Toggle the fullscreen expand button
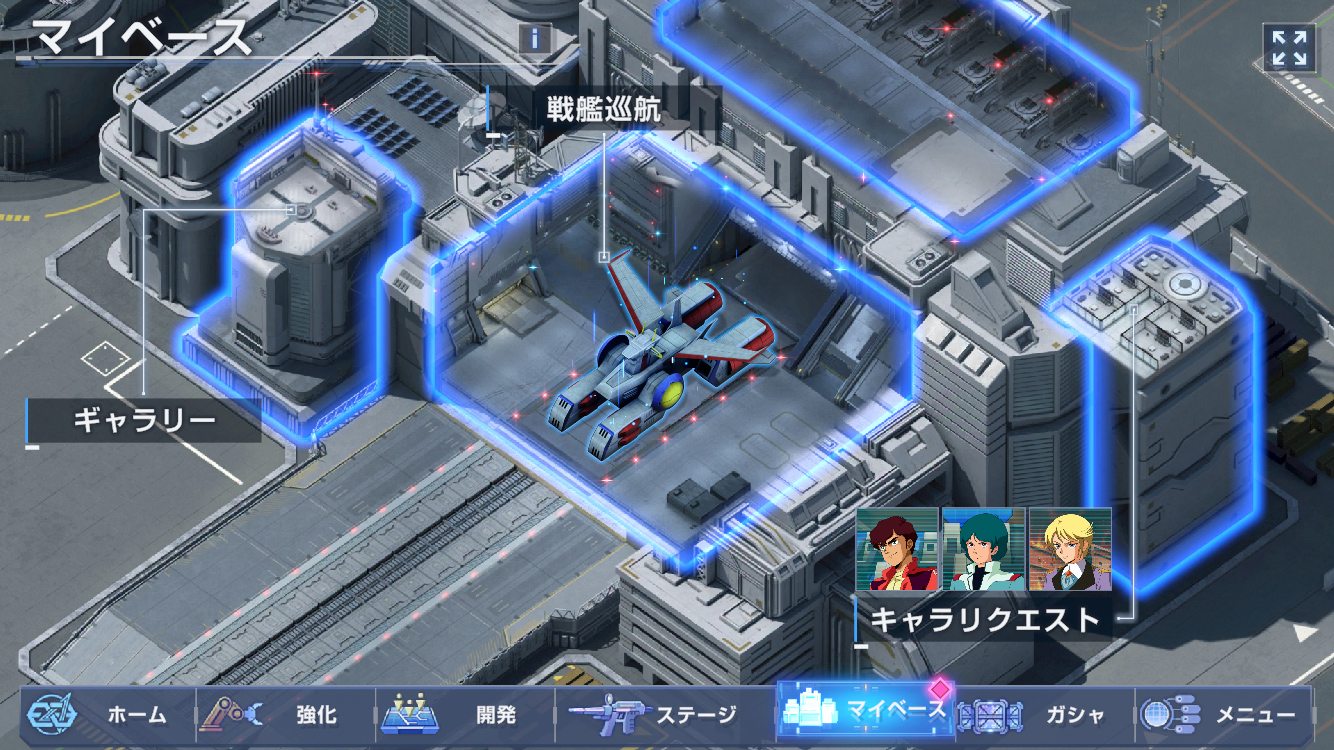 1289,47
